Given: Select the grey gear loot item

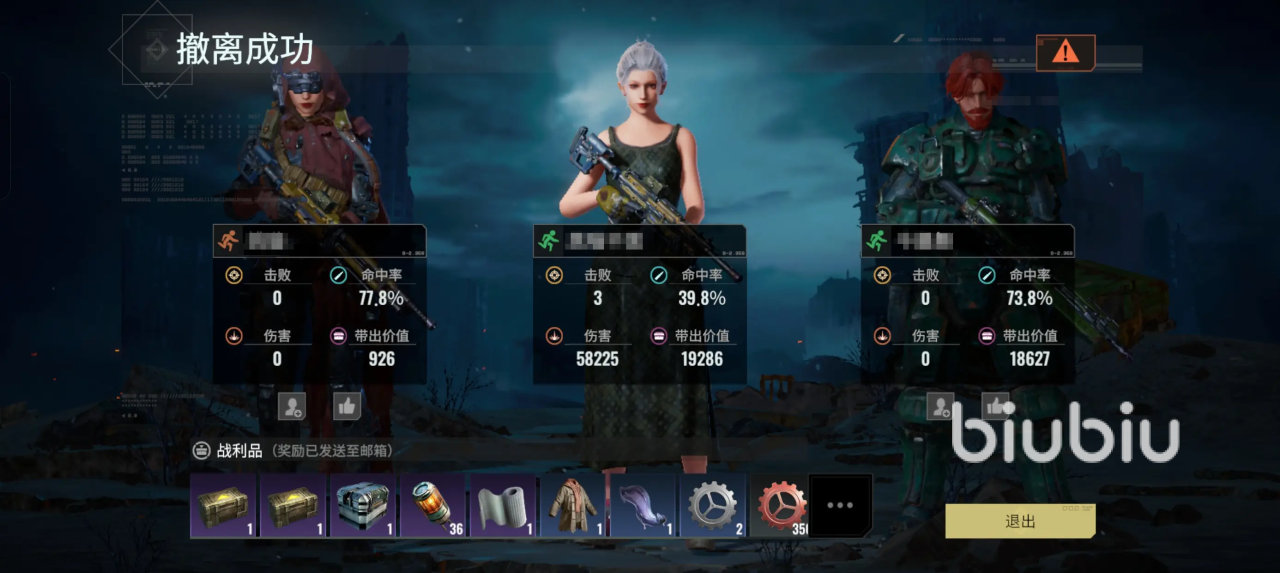Looking at the screenshot, I should 714,506.
